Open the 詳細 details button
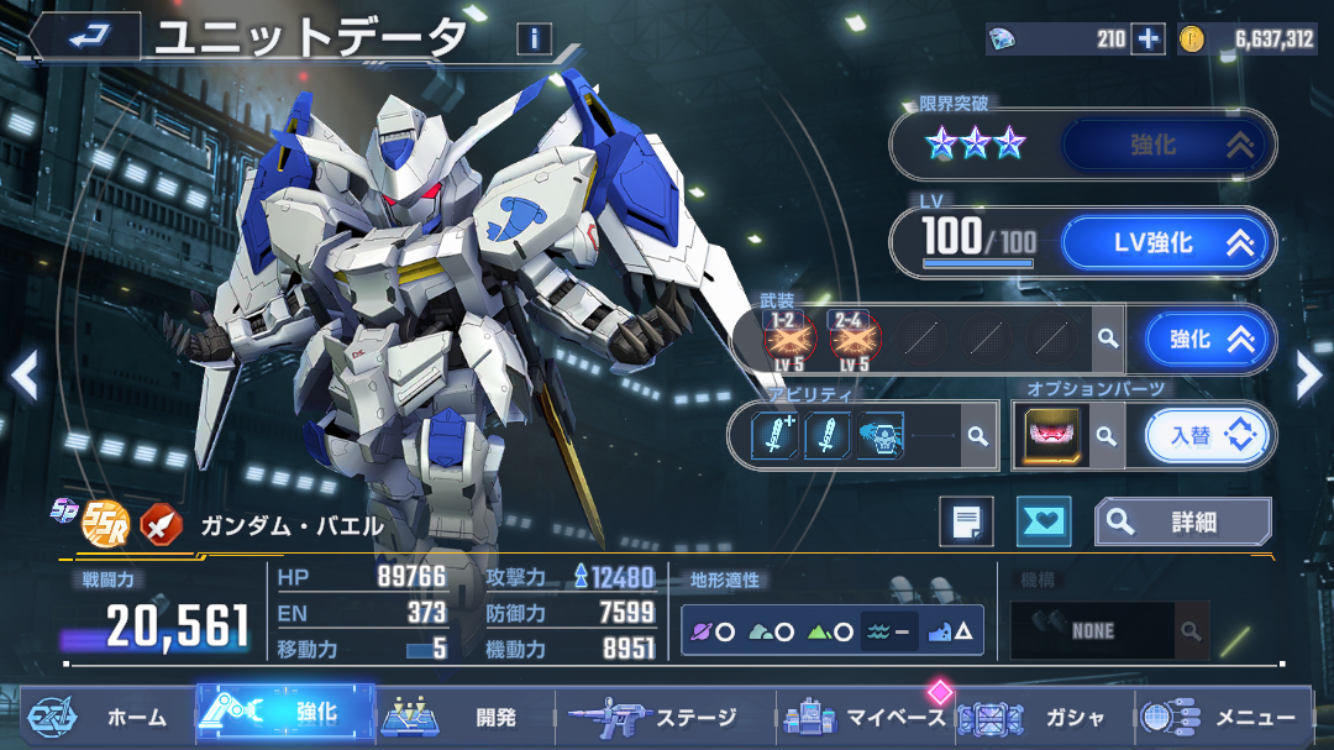 pos(1183,521)
